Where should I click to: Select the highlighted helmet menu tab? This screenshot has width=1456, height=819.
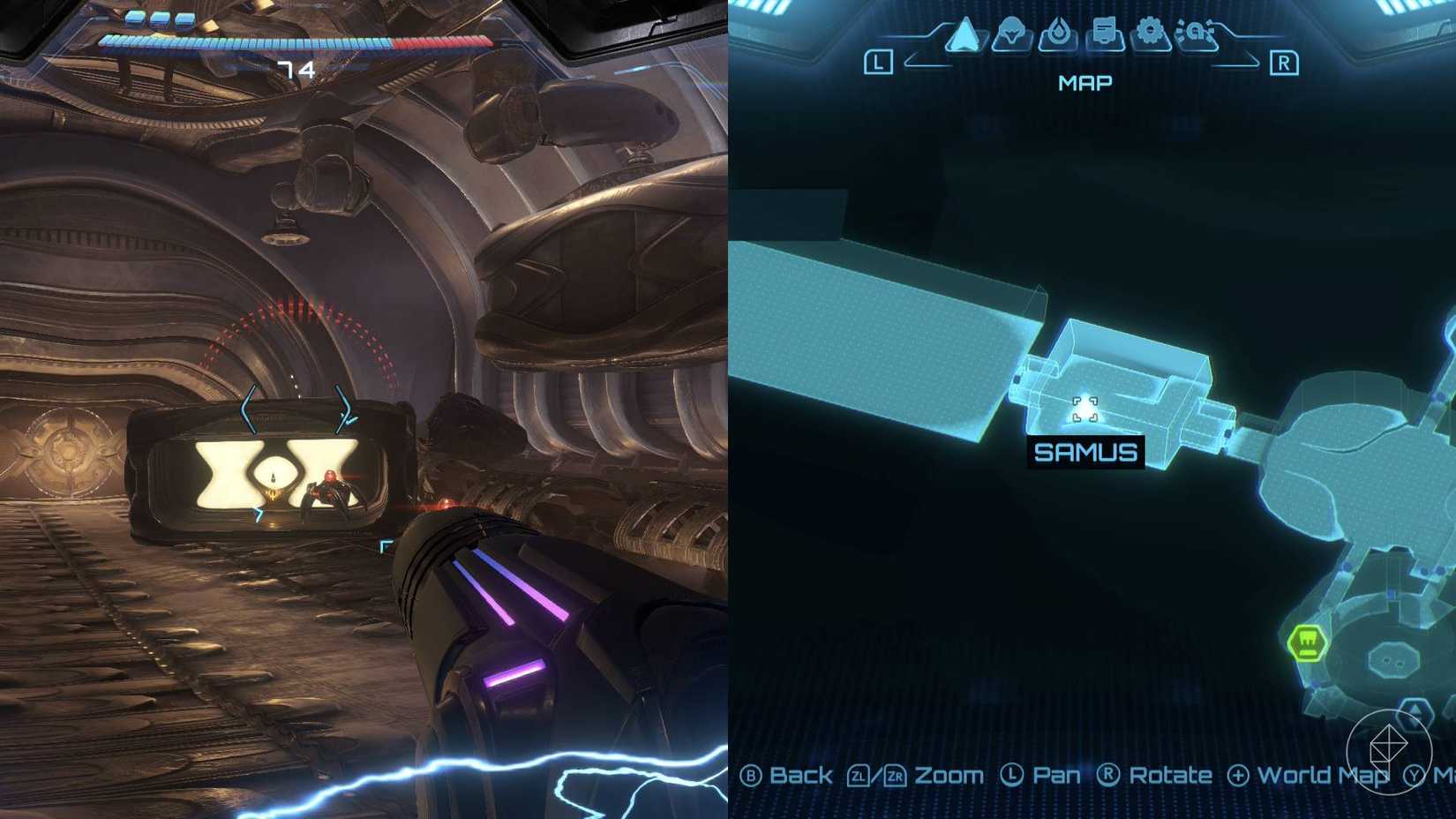point(1012,31)
